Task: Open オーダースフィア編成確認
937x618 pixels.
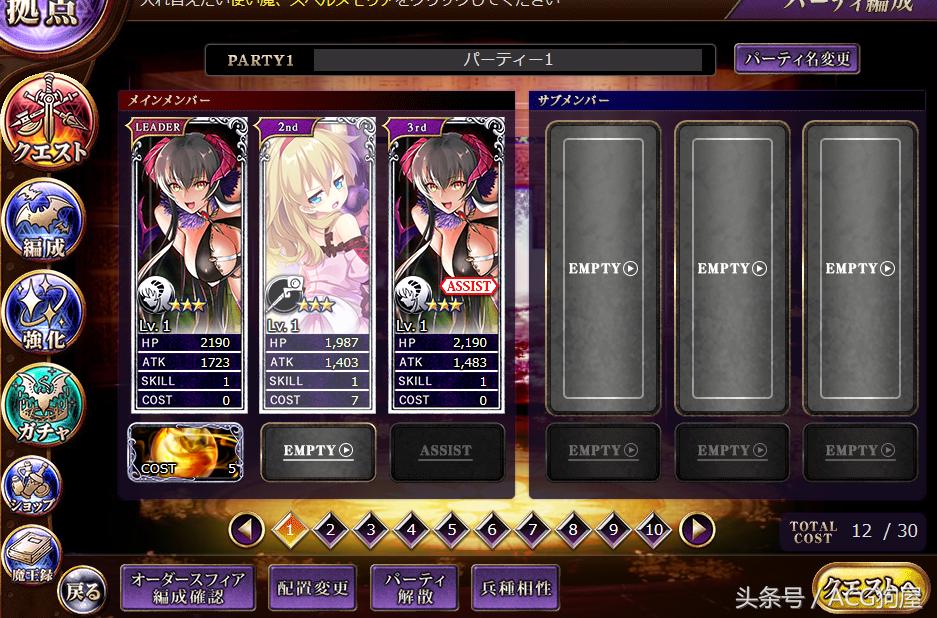Action: (x=187, y=588)
